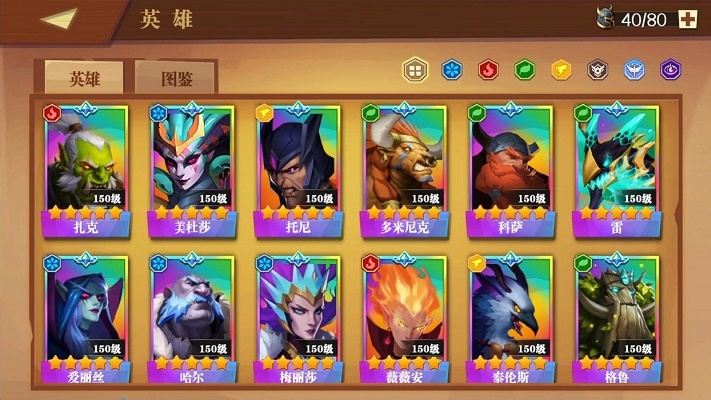Filter heroes by green leaf faction

tap(524, 70)
